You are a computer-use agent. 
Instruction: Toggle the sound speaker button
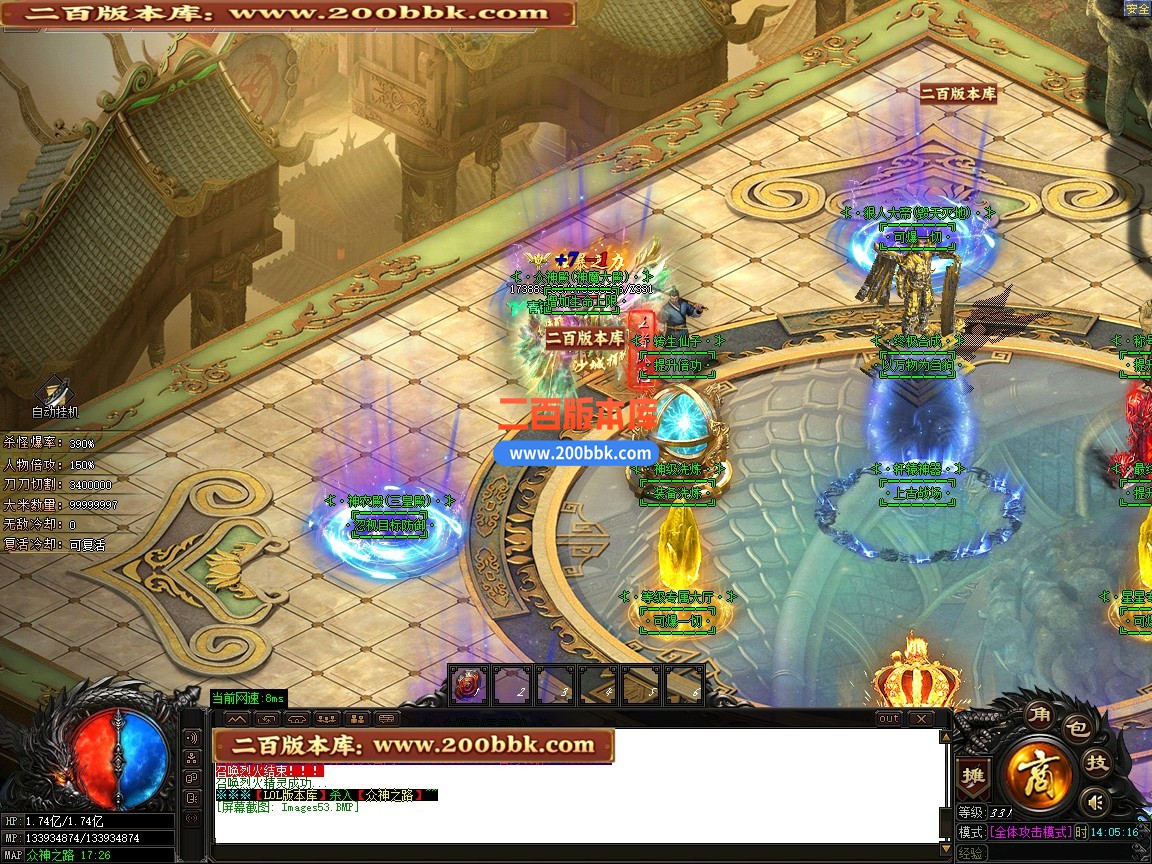pyautogui.click(x=1096, y=801)
